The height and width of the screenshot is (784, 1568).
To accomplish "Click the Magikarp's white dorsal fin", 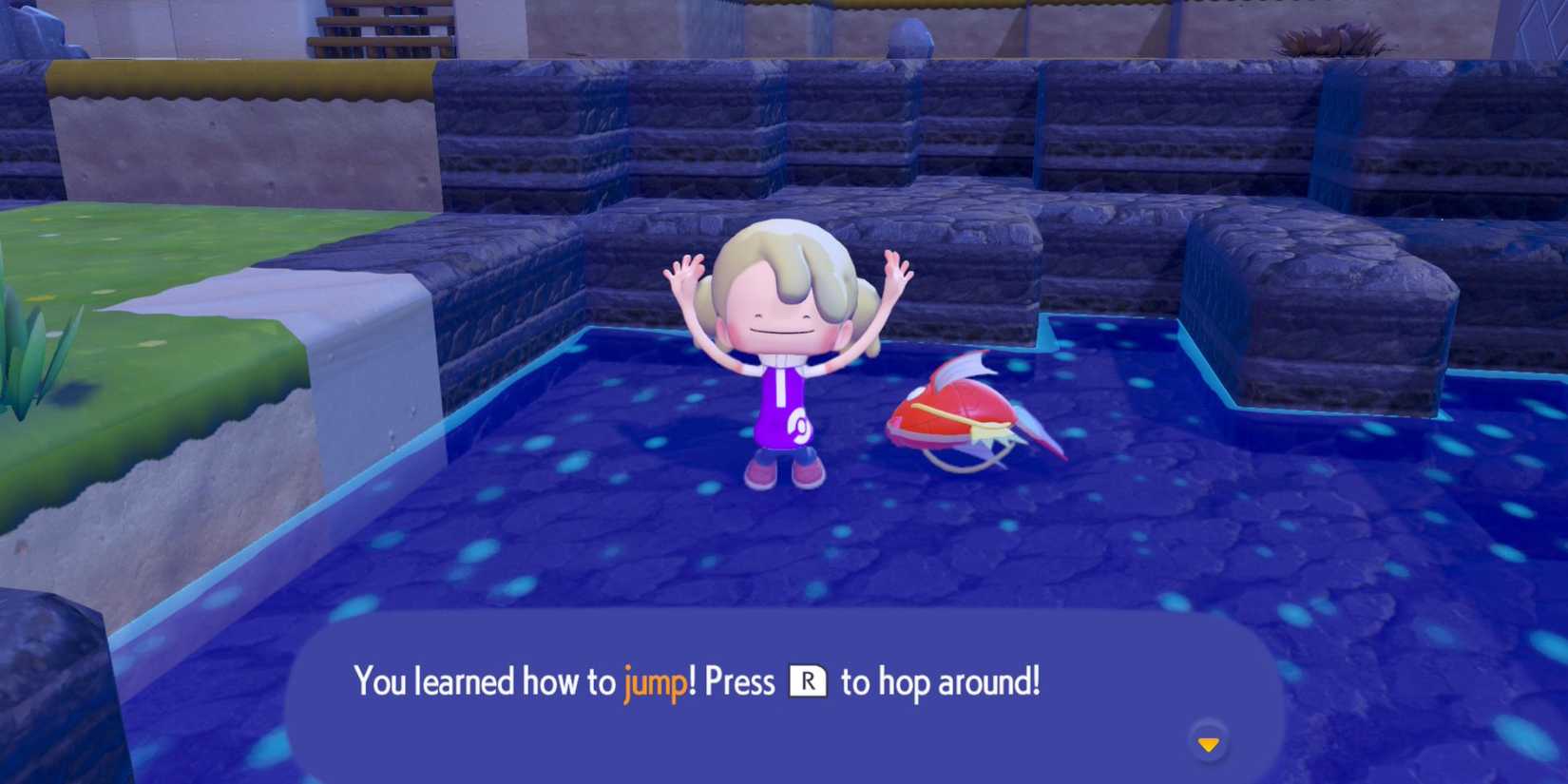I will click(x=960, y=366).
